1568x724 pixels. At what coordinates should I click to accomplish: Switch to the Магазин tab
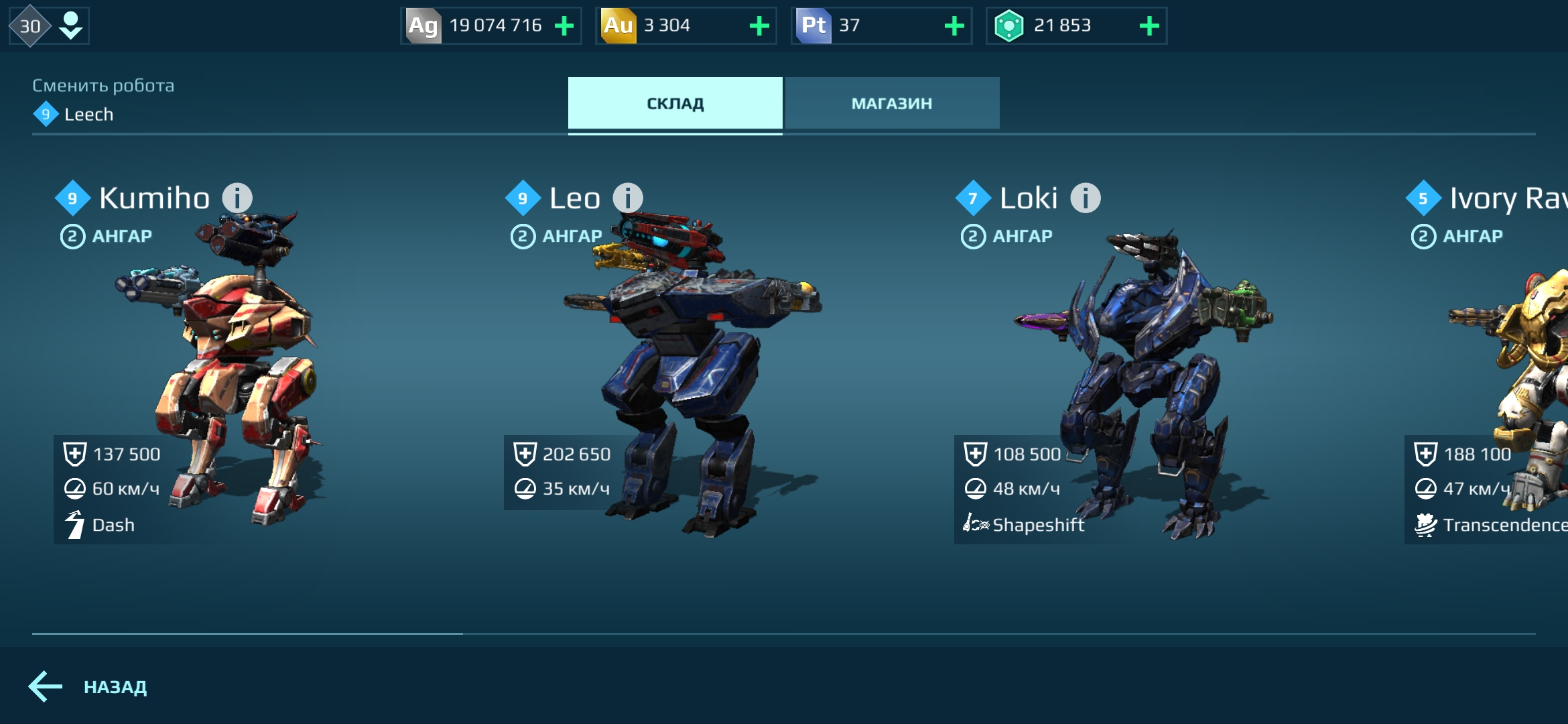tap(892, 103)
